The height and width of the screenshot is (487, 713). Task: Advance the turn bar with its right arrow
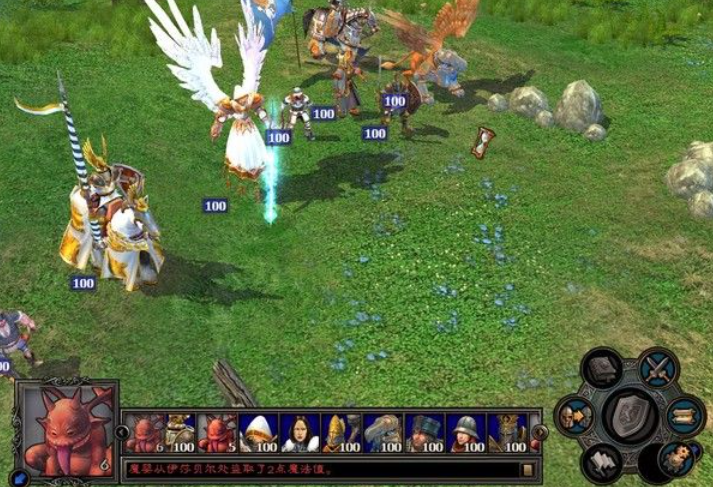tap(540, 433)
